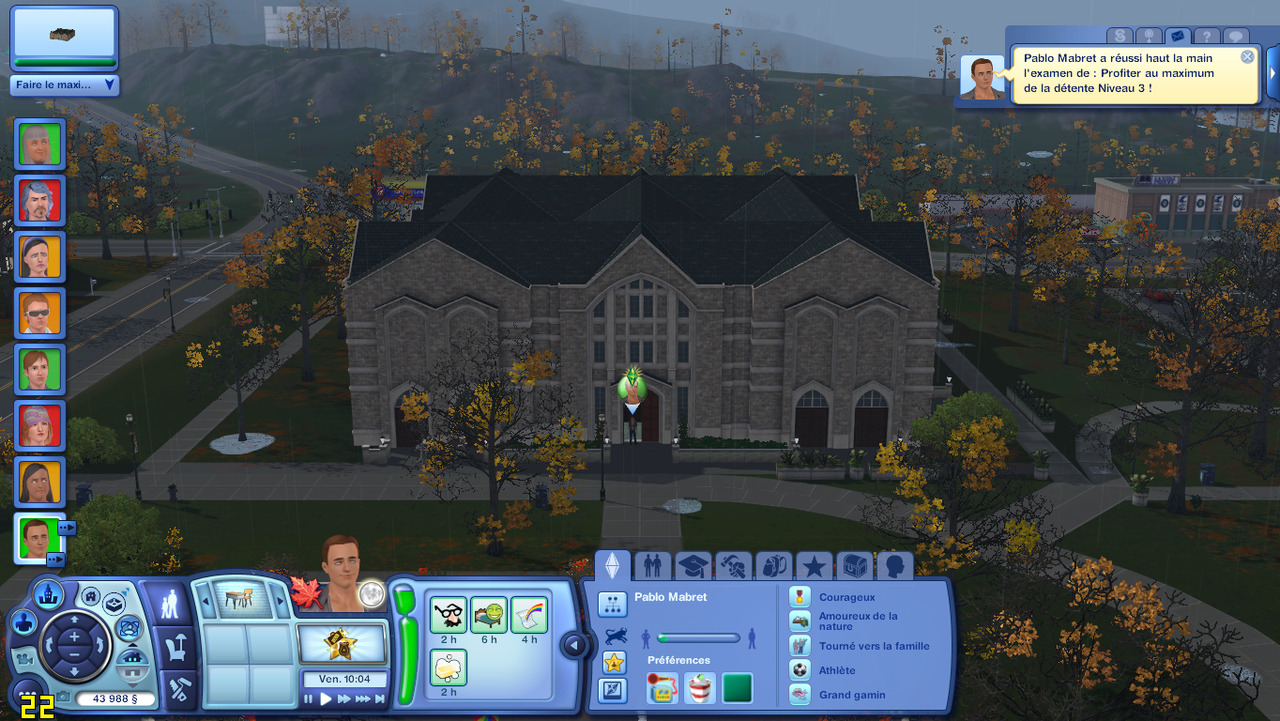
Task: Pause the game with the pause button
Action: click(x=309, y=699)
